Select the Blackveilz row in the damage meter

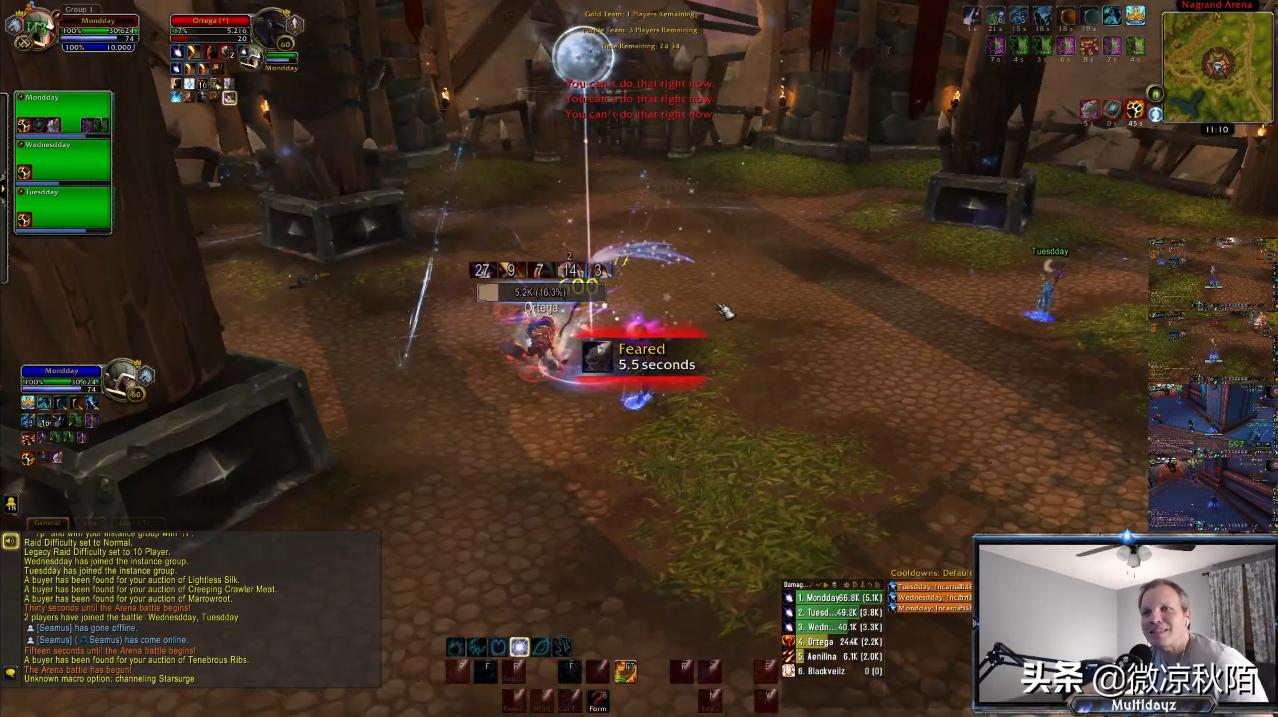click(x=834, y=671)
